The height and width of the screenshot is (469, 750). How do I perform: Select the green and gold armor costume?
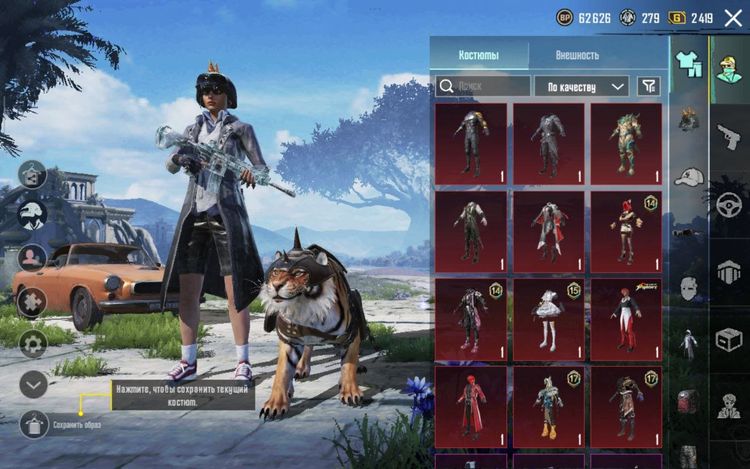click(626, 144)
